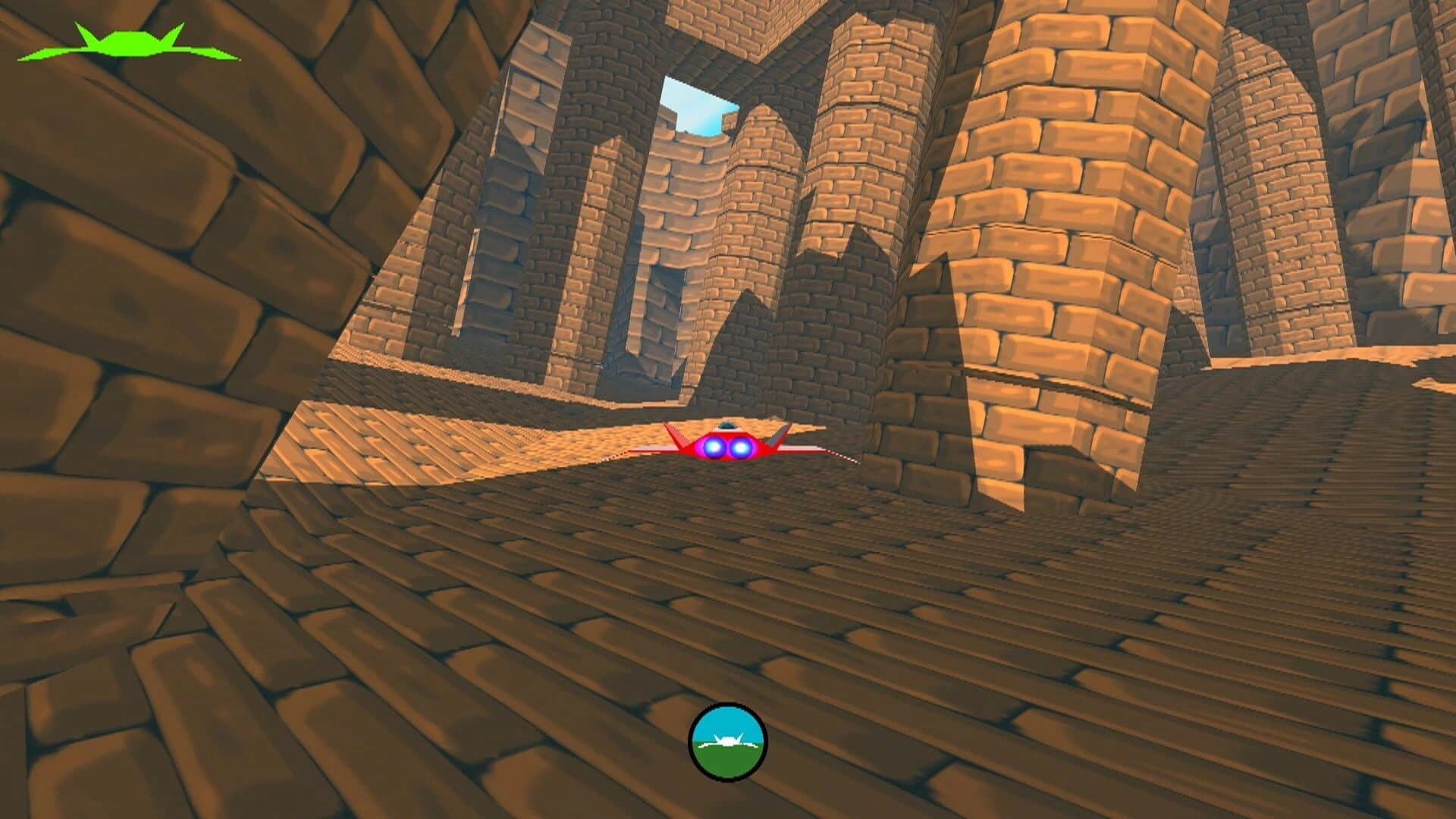Viewport: 1456px width, 819px height.
Task: Click the blue sky half of the attitude gauge
Action: pos(728,719)
